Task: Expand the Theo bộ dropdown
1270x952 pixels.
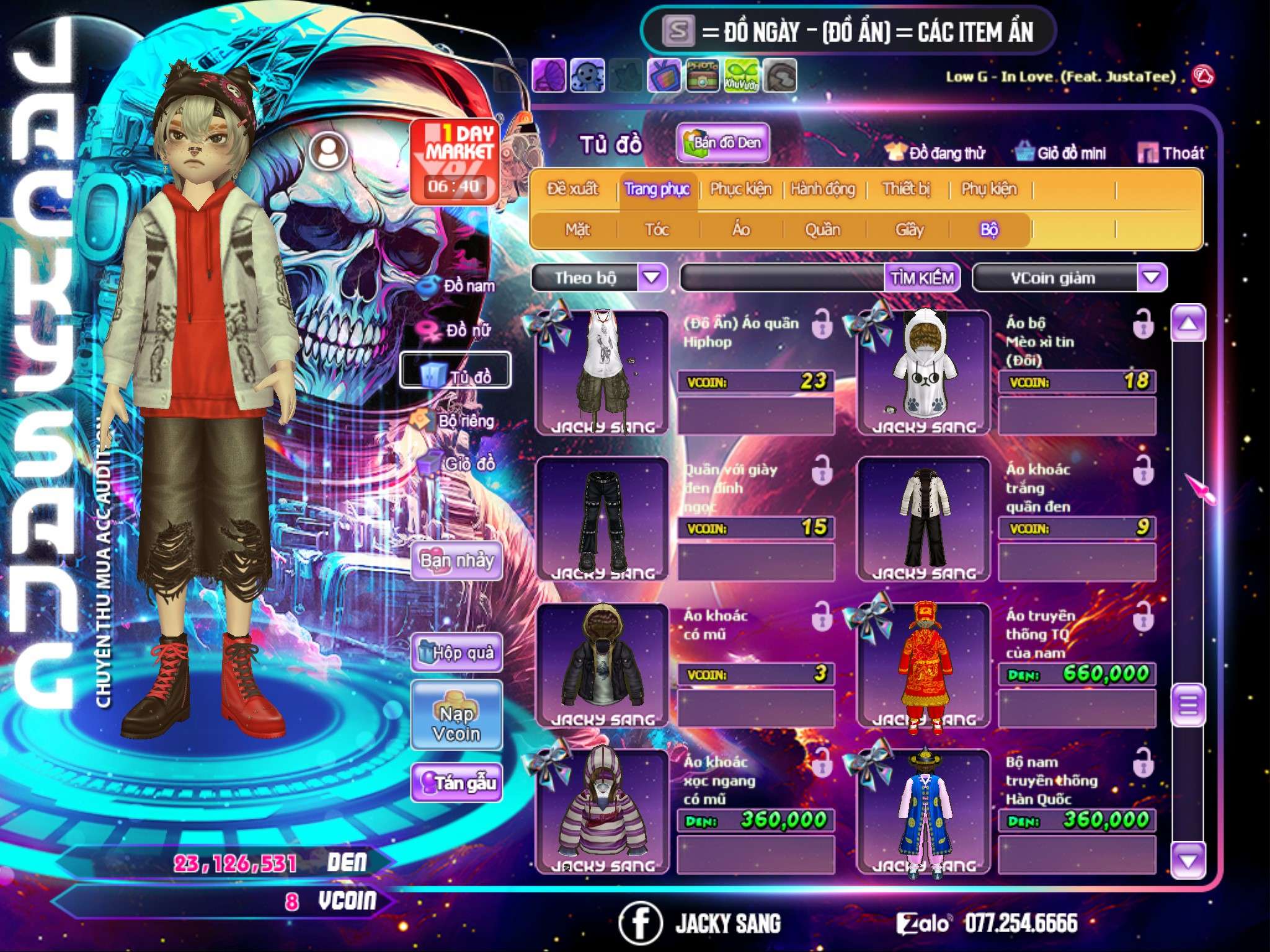Action: (x=652, y=278)
